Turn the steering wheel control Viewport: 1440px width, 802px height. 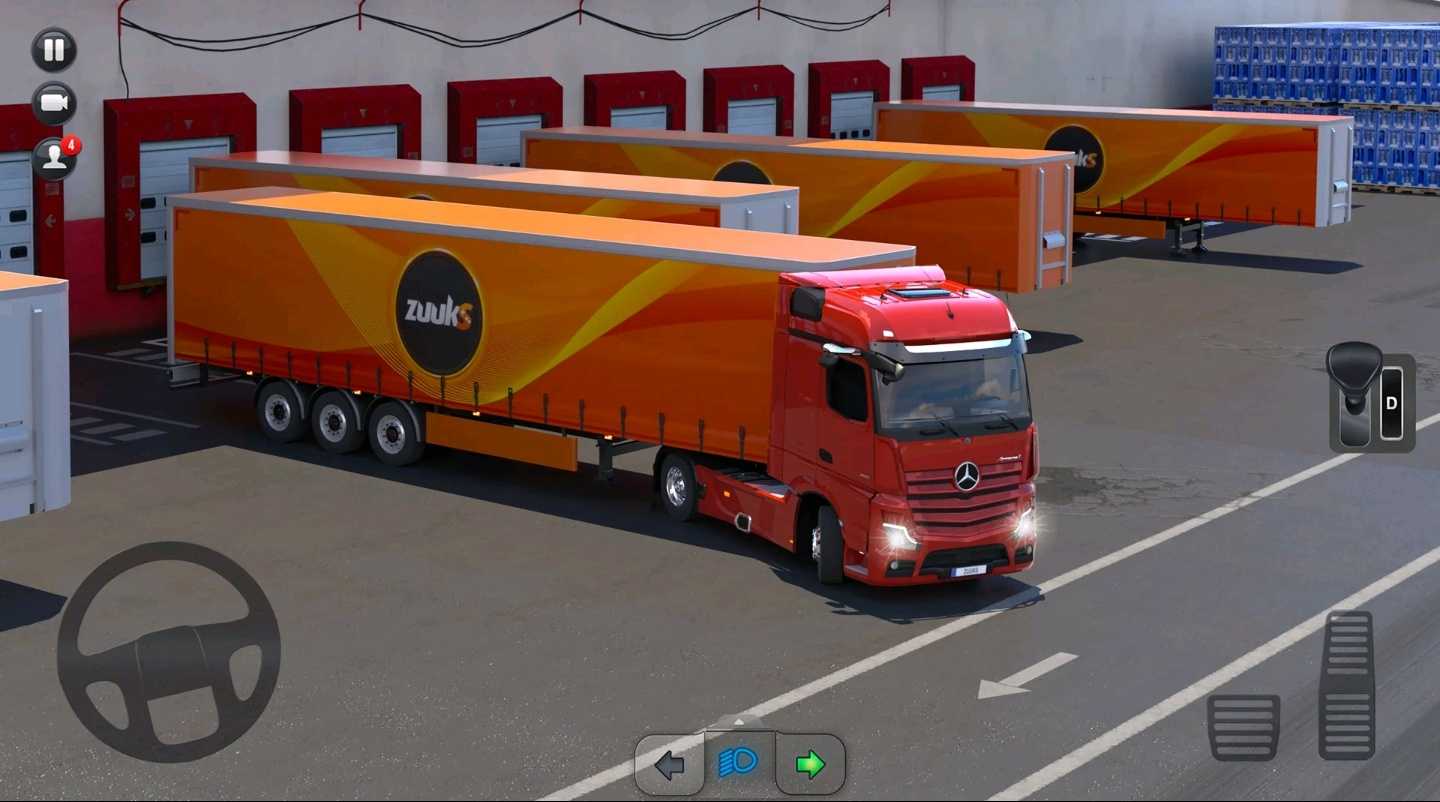tap(168, 653)
